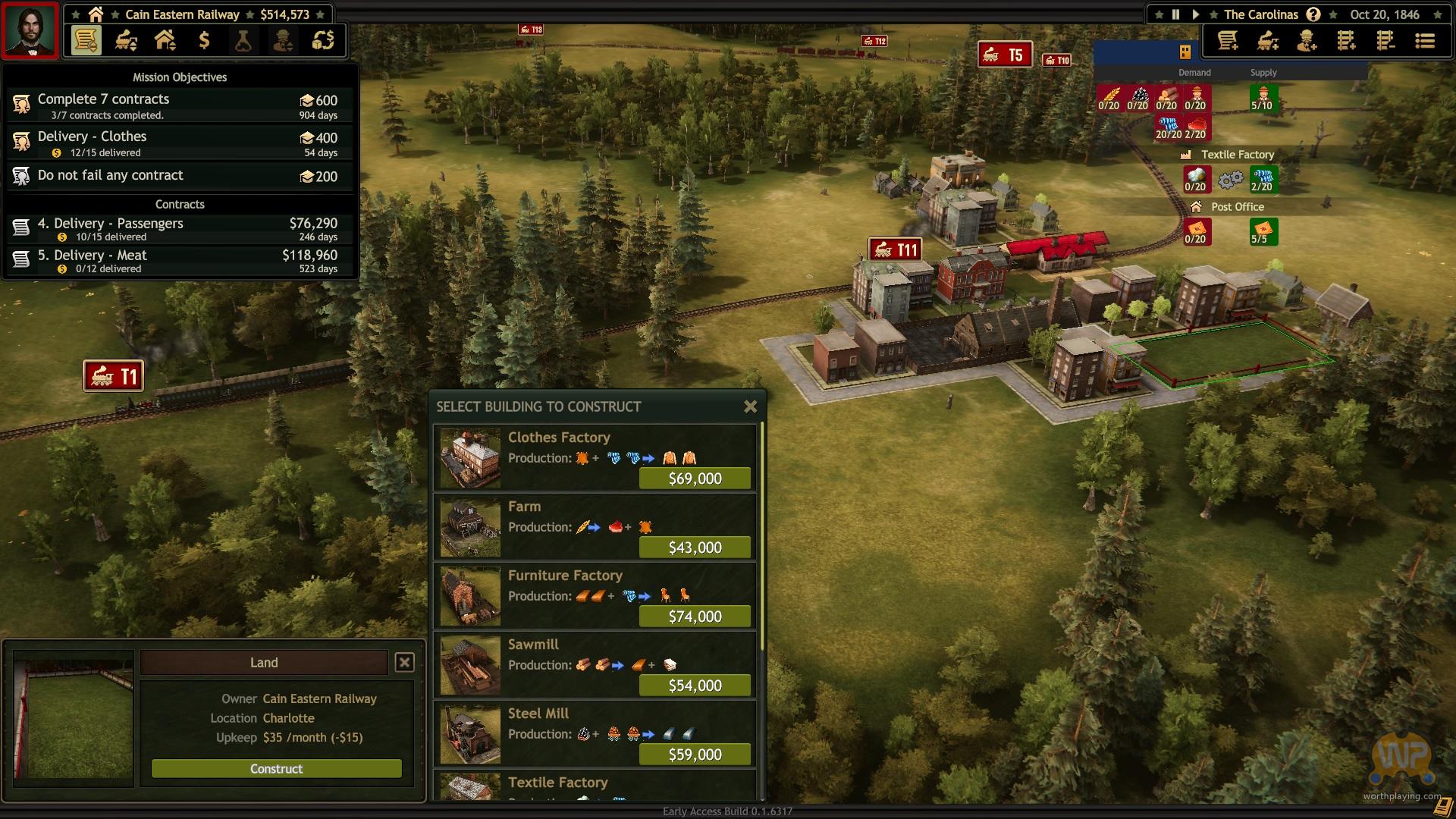The height and width of the screenshot is (819, 1456).
Task: Toggle the contracts scroll list icon
Action: coord(86,40)
